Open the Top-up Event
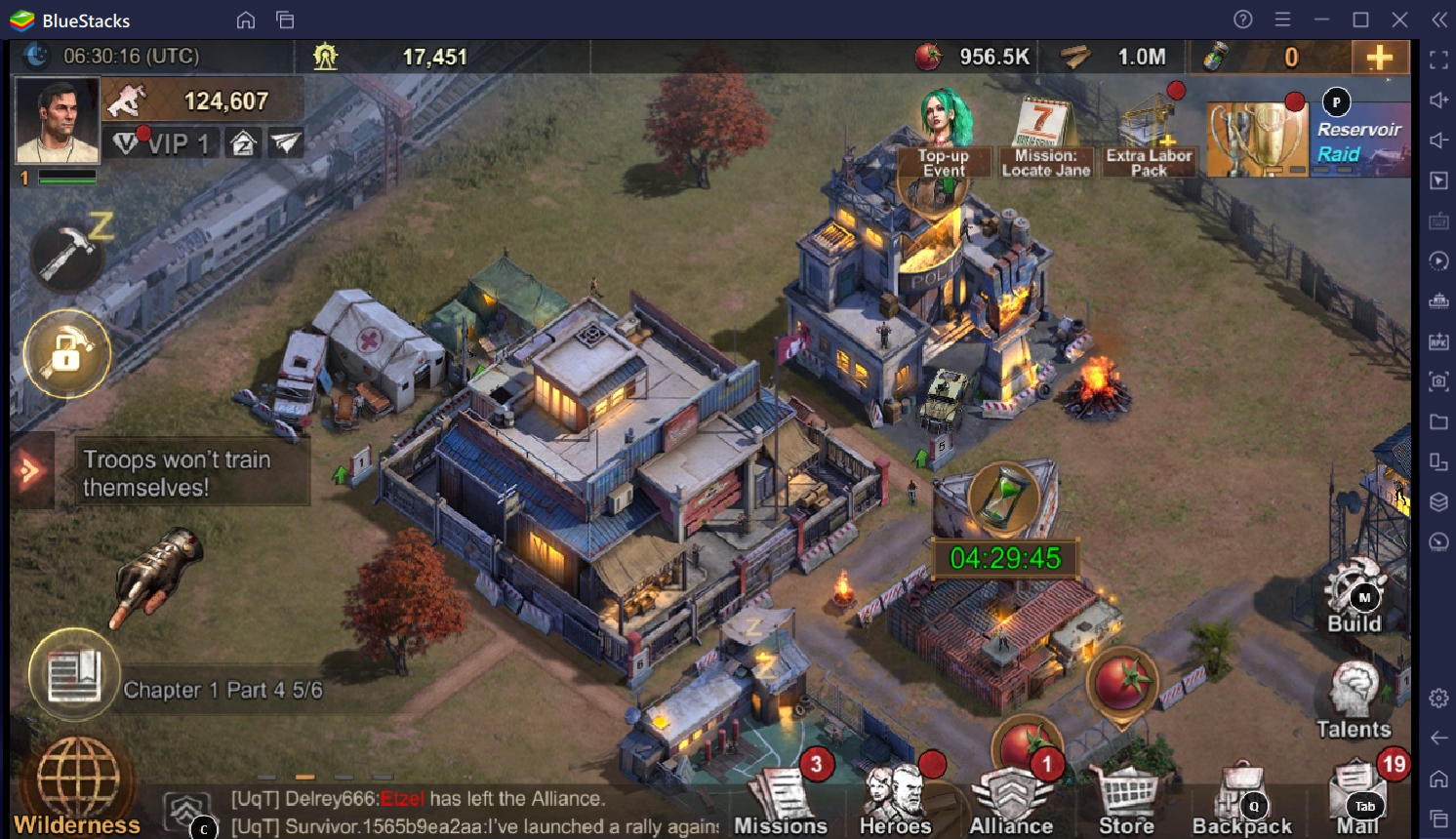Viewport: 1456px width, 839px height. (x=944, y=137)
